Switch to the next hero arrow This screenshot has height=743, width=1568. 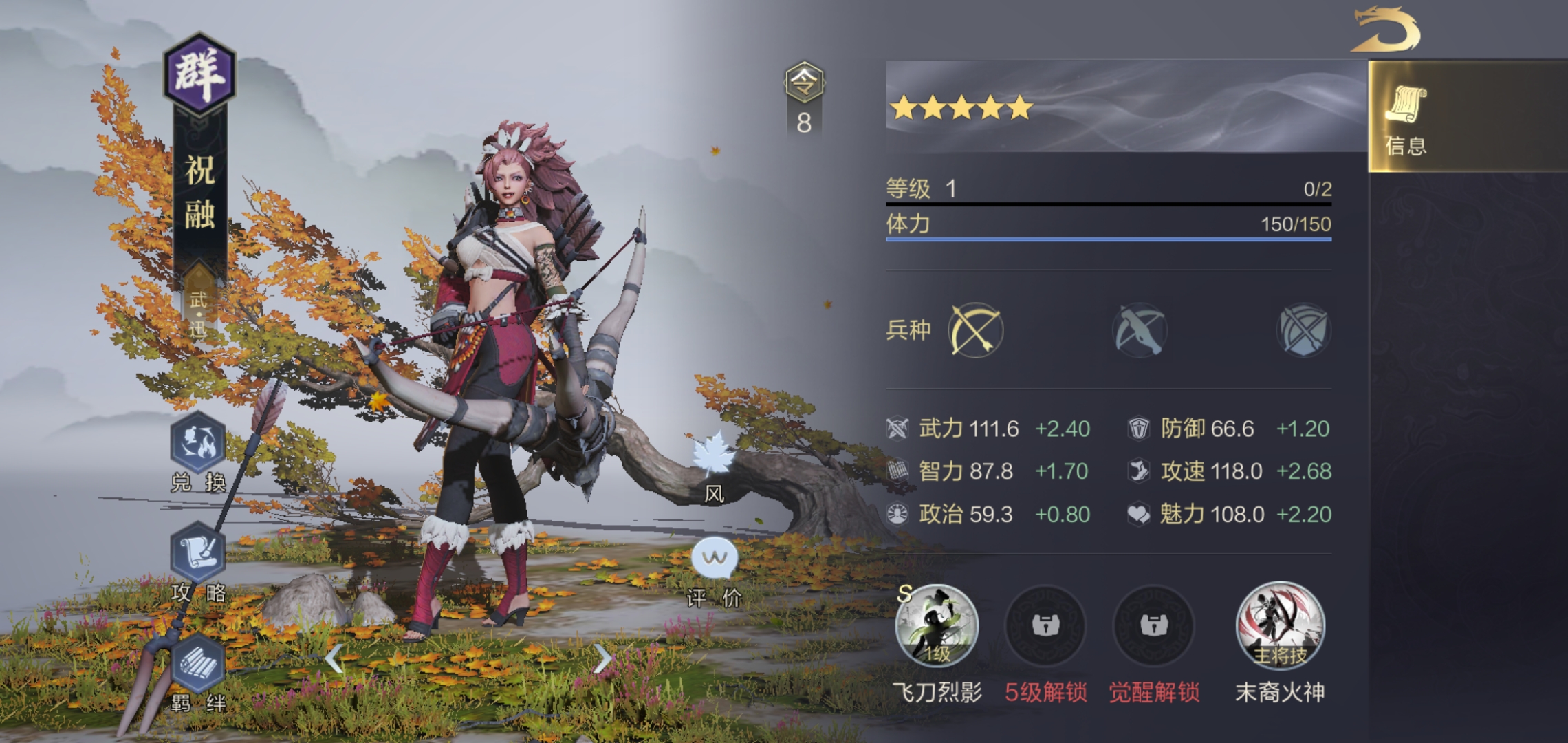coord(602,659)
